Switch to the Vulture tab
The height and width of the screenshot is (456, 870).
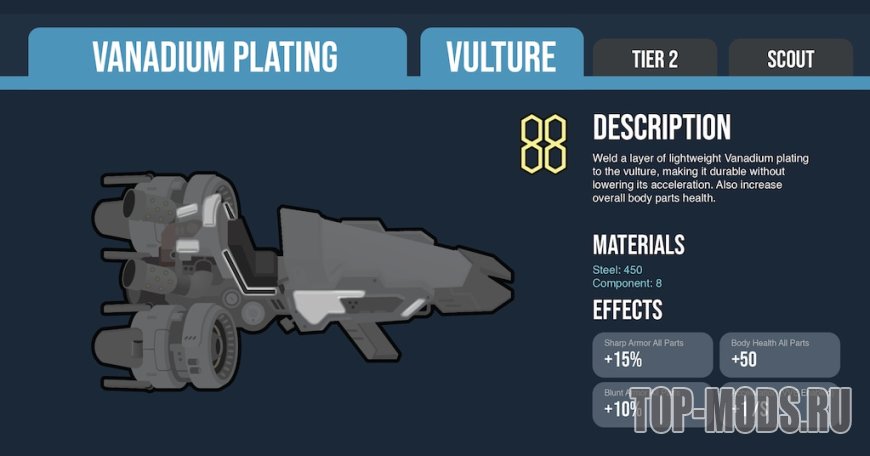click(x=501, y=57)
